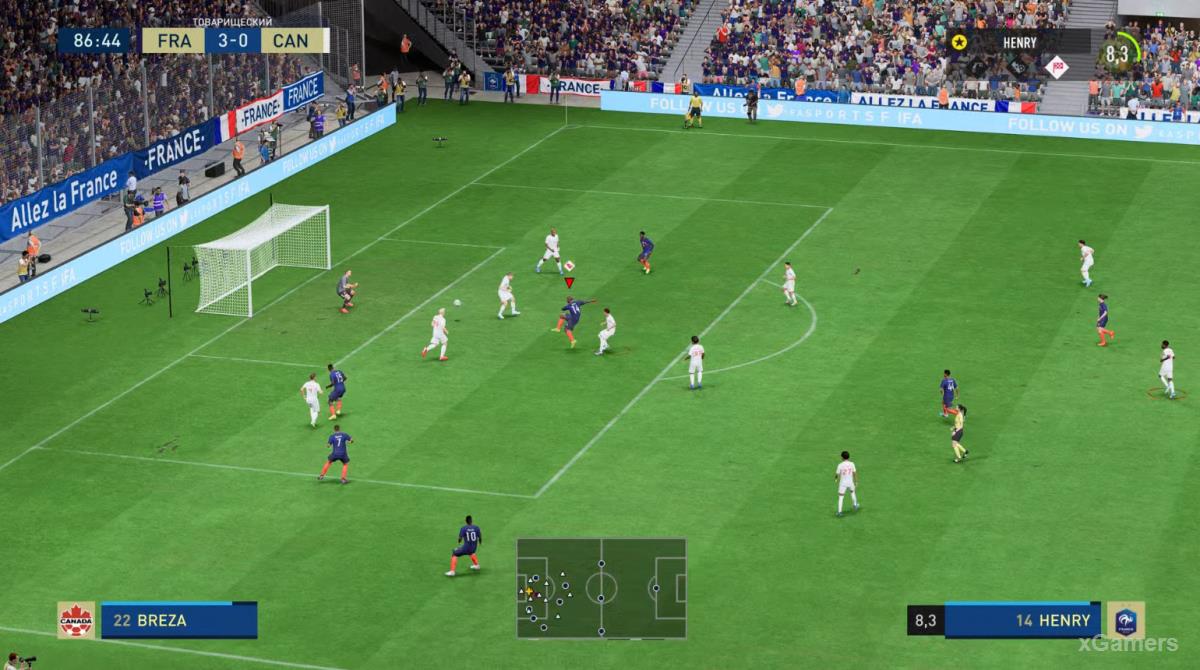Click the pitch radar minimap
This screenshot has height=670, width=1200.
[601, 588]
